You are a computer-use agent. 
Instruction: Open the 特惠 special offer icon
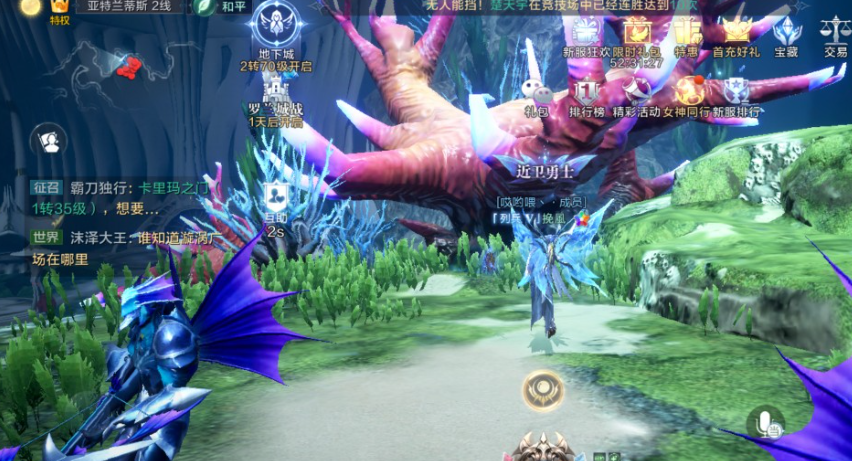point(687,34)
